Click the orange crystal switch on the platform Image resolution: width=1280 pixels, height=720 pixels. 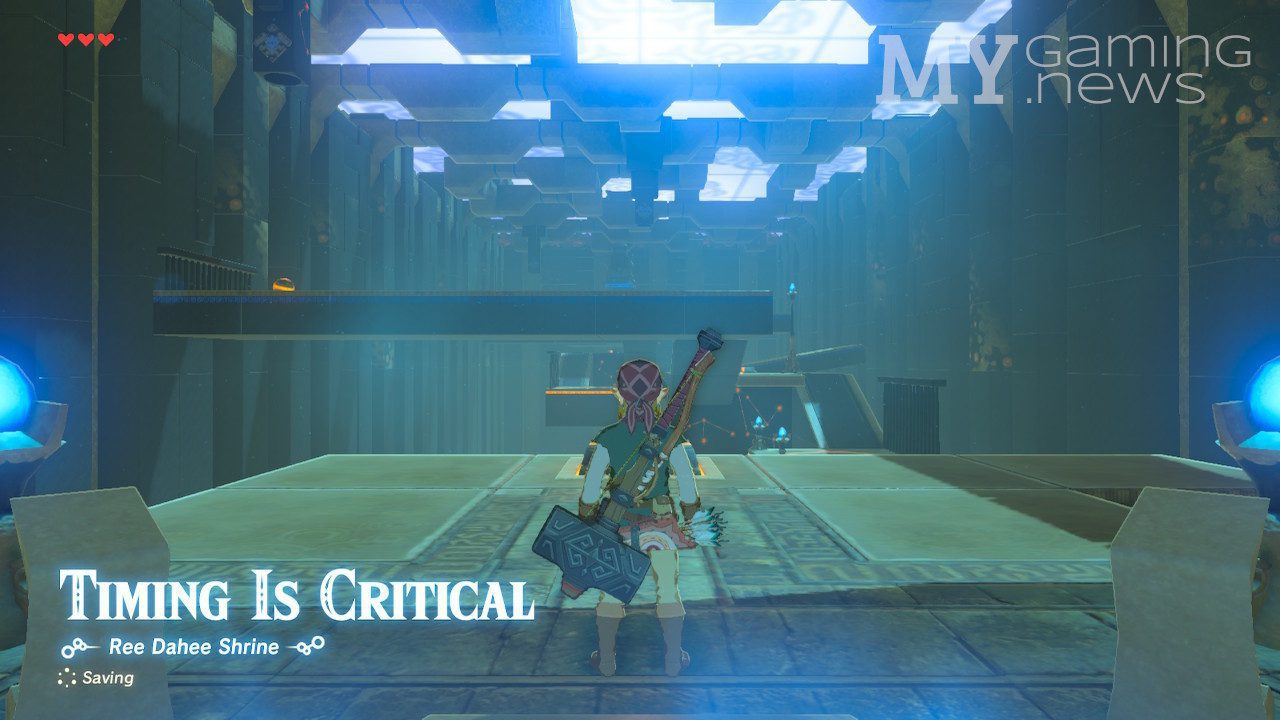(x=285, y=285)
